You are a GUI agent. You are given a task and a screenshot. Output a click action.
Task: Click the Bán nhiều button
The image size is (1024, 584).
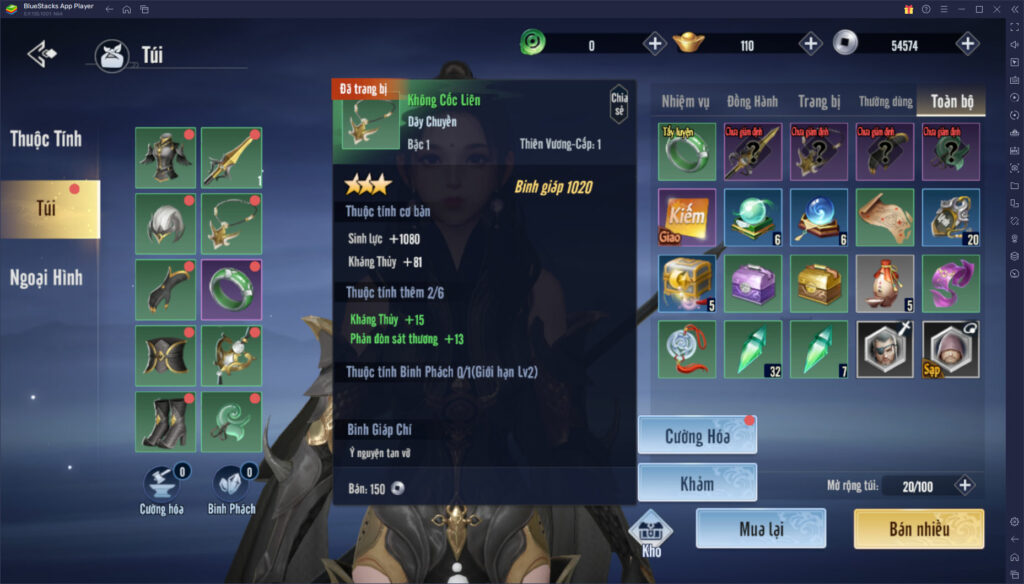click(x=918, y=529)
